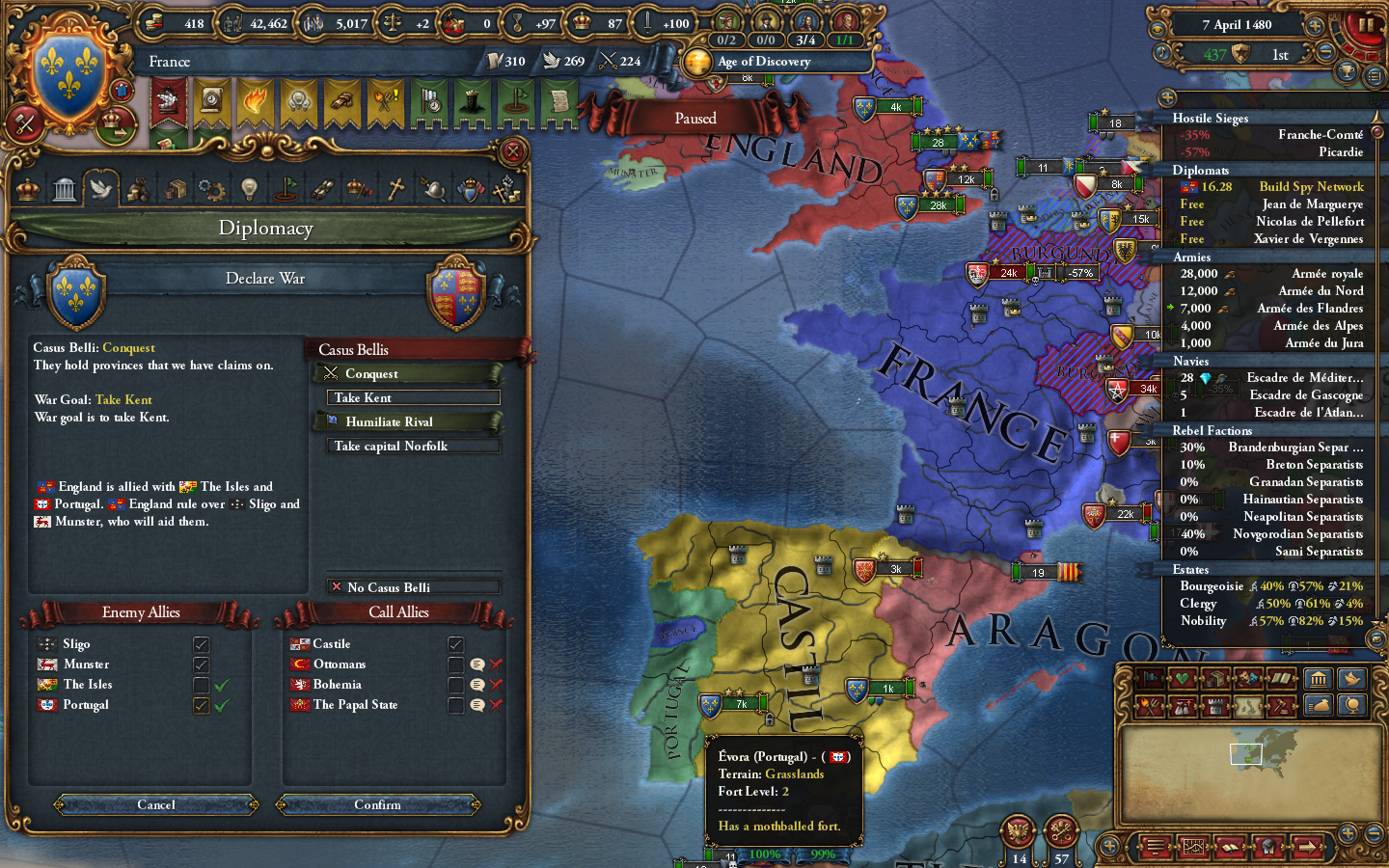Toggle Sligo as co-belligerent in Enemy Allies
The image size is (1389, 868).
click(200, 643)
